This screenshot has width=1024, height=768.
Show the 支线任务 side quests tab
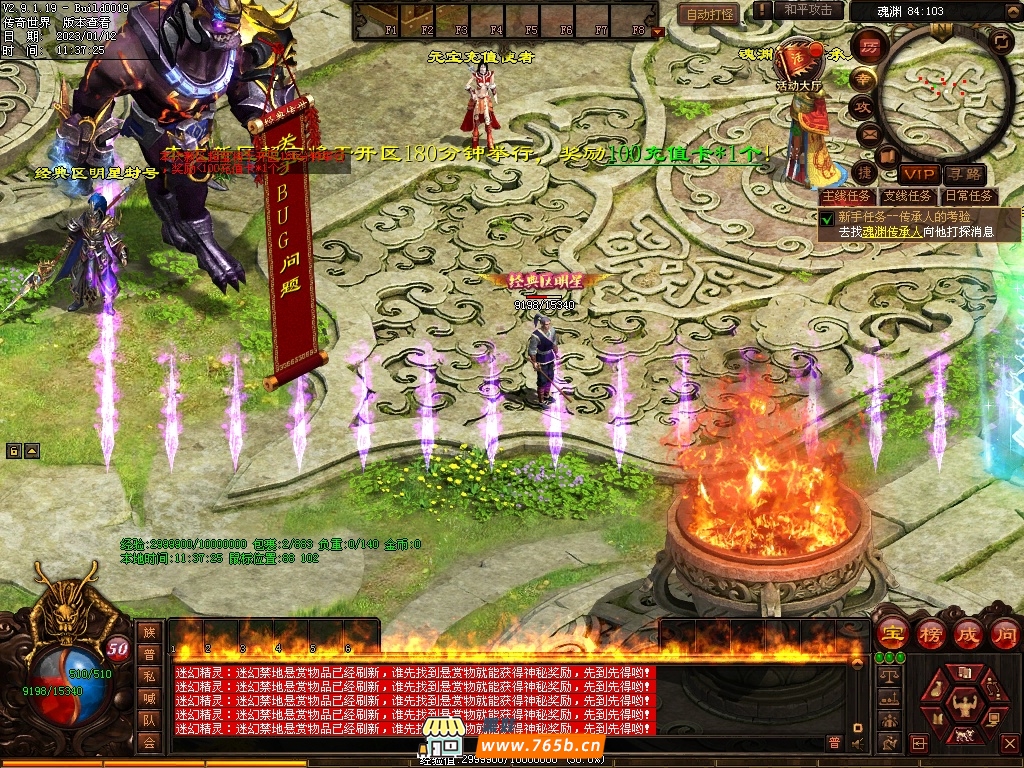(x=908, y=196)
